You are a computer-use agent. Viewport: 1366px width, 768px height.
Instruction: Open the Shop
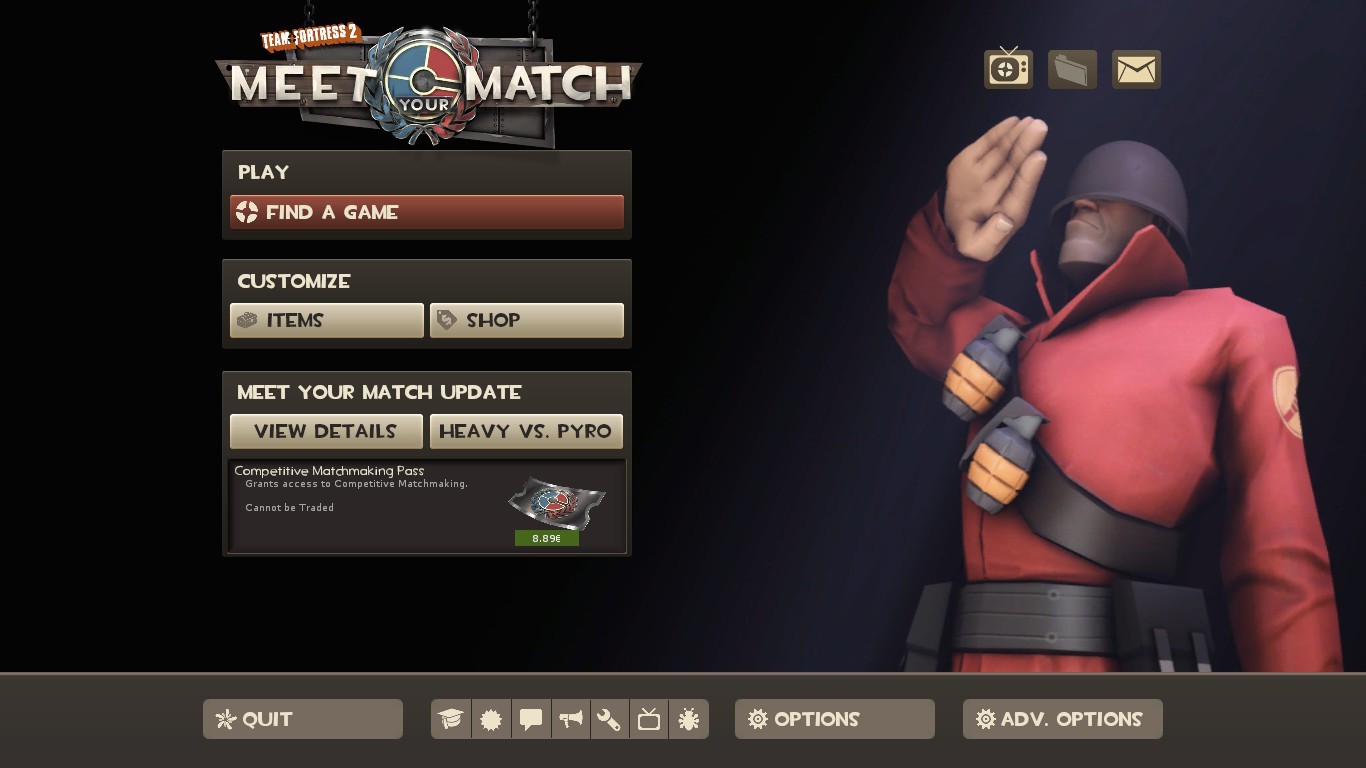click(x=527, y=320)
